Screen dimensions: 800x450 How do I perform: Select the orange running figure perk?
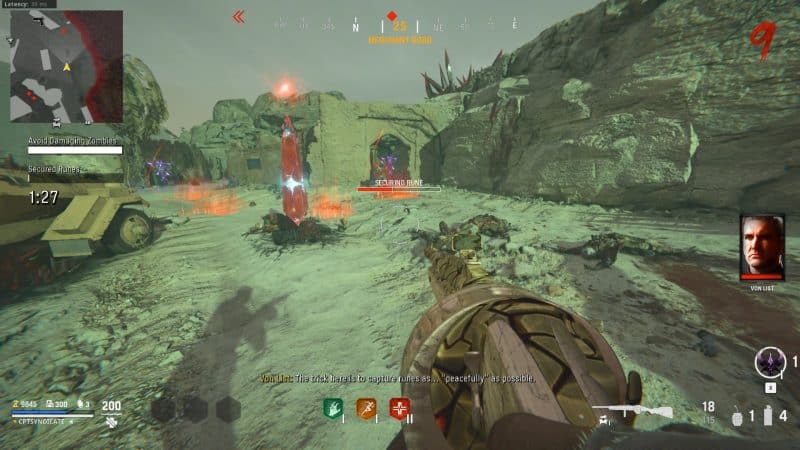click(x=367, y=408)
